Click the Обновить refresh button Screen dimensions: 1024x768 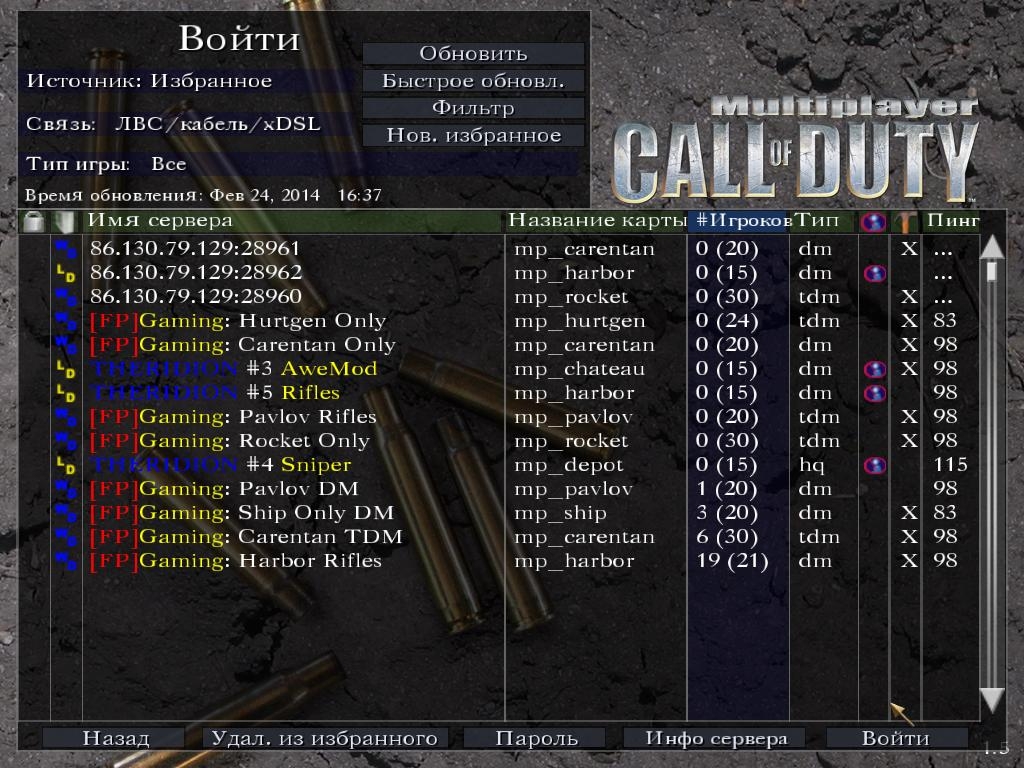pos(473,54)
